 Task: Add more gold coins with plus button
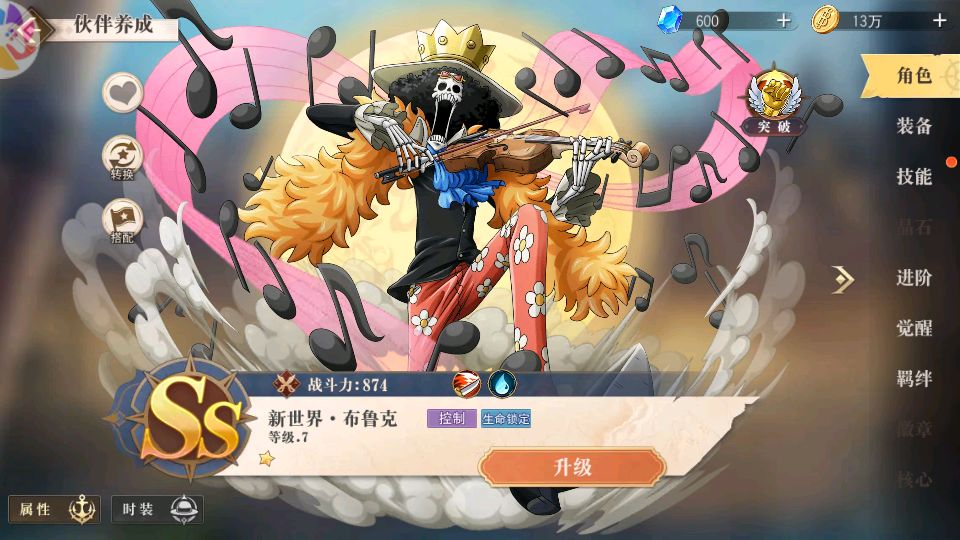coord(939,20)
